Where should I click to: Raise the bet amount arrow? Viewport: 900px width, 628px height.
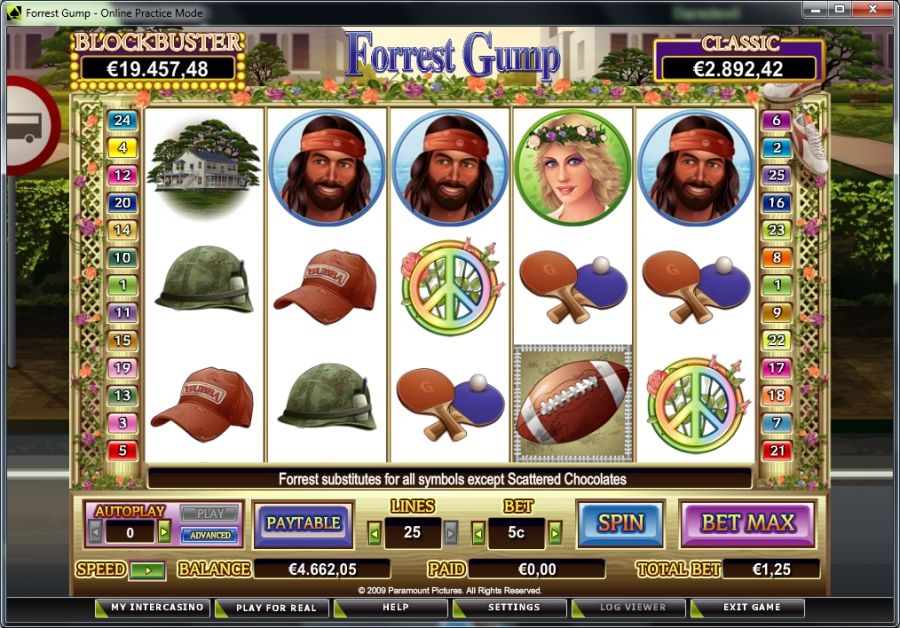(x=555, y=532)
